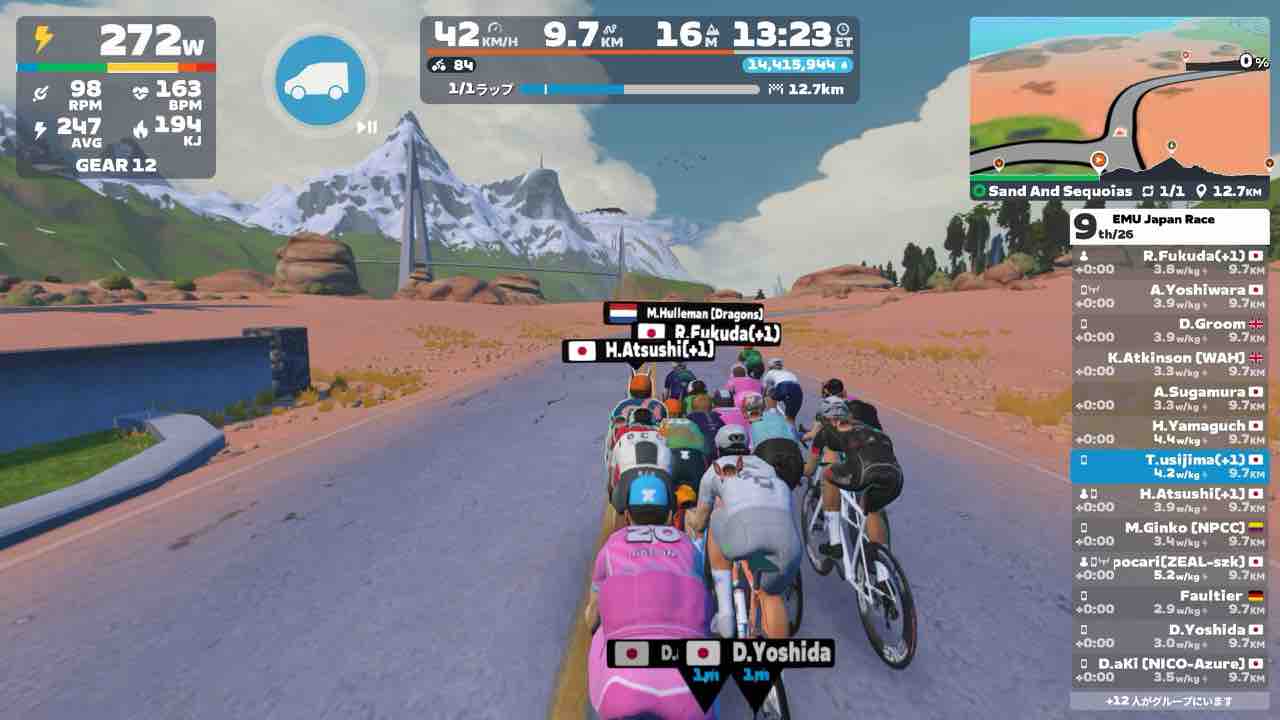Select K.Atkinson (WAH) rider row

click(1169, 364)
